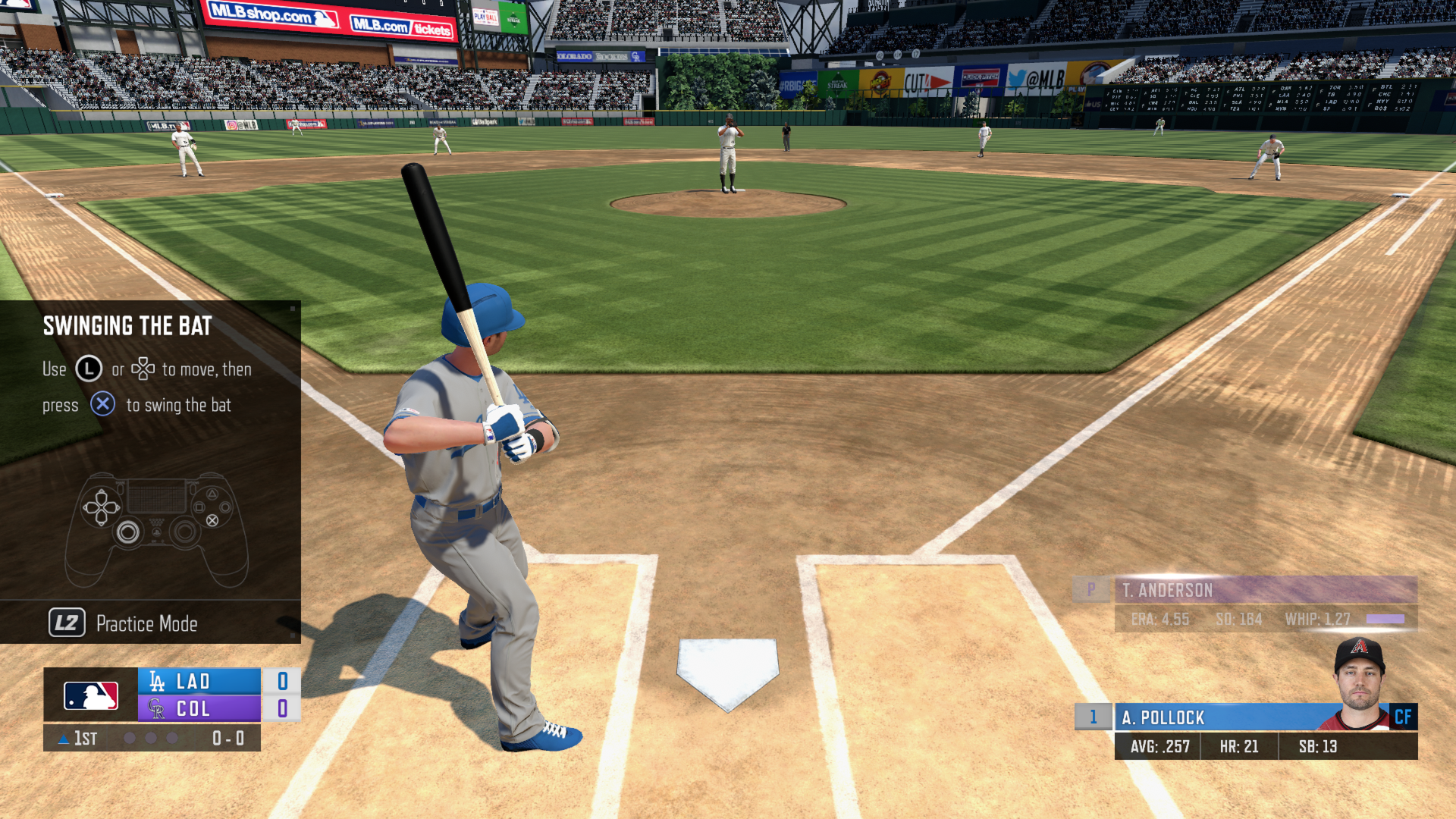This screenshot has height=819, width=1456.
Task: Click the D-pad icon in instructions
Action: [x=145, y=369]
